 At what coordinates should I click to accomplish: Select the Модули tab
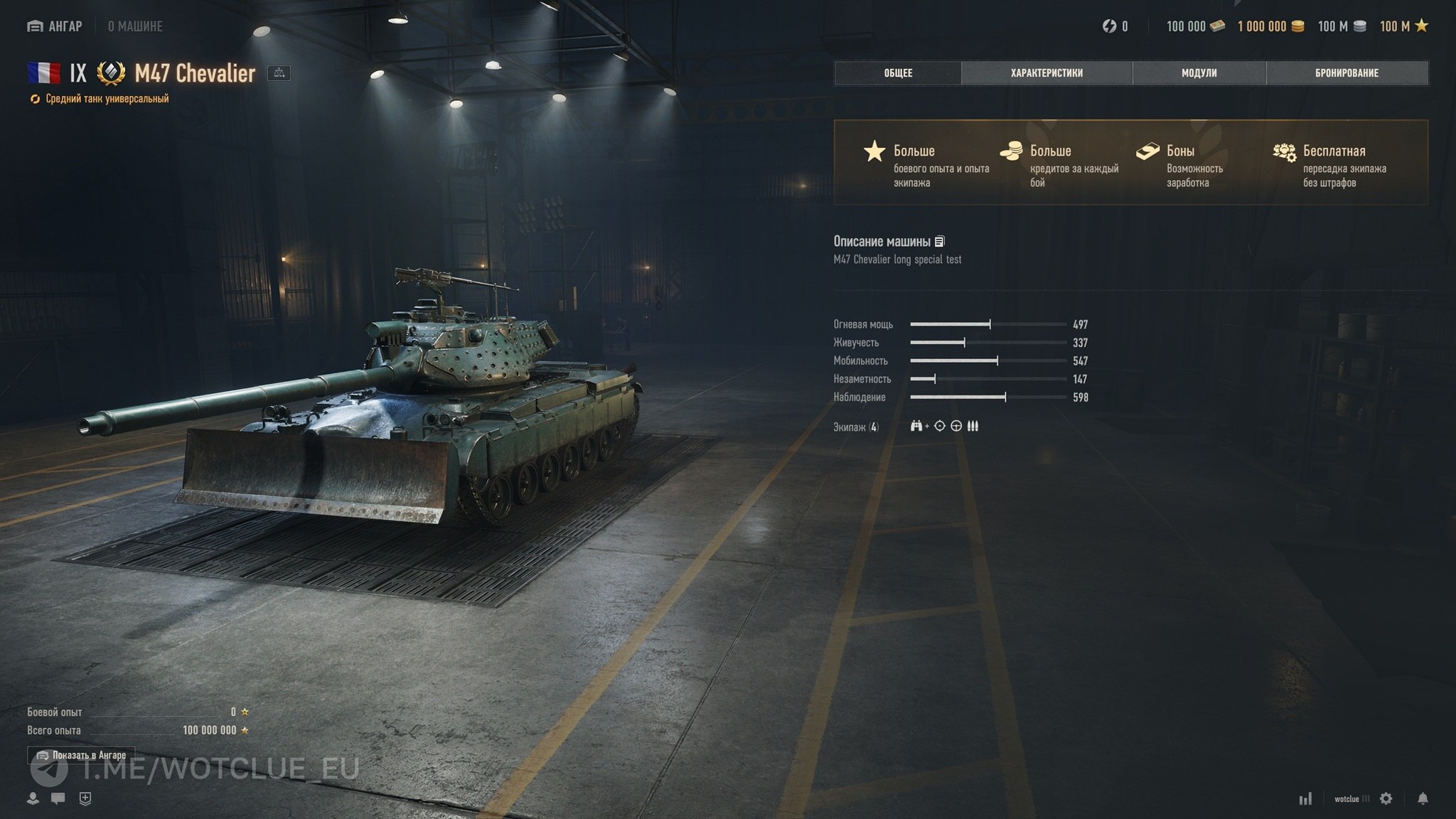tap(1199, 73)
